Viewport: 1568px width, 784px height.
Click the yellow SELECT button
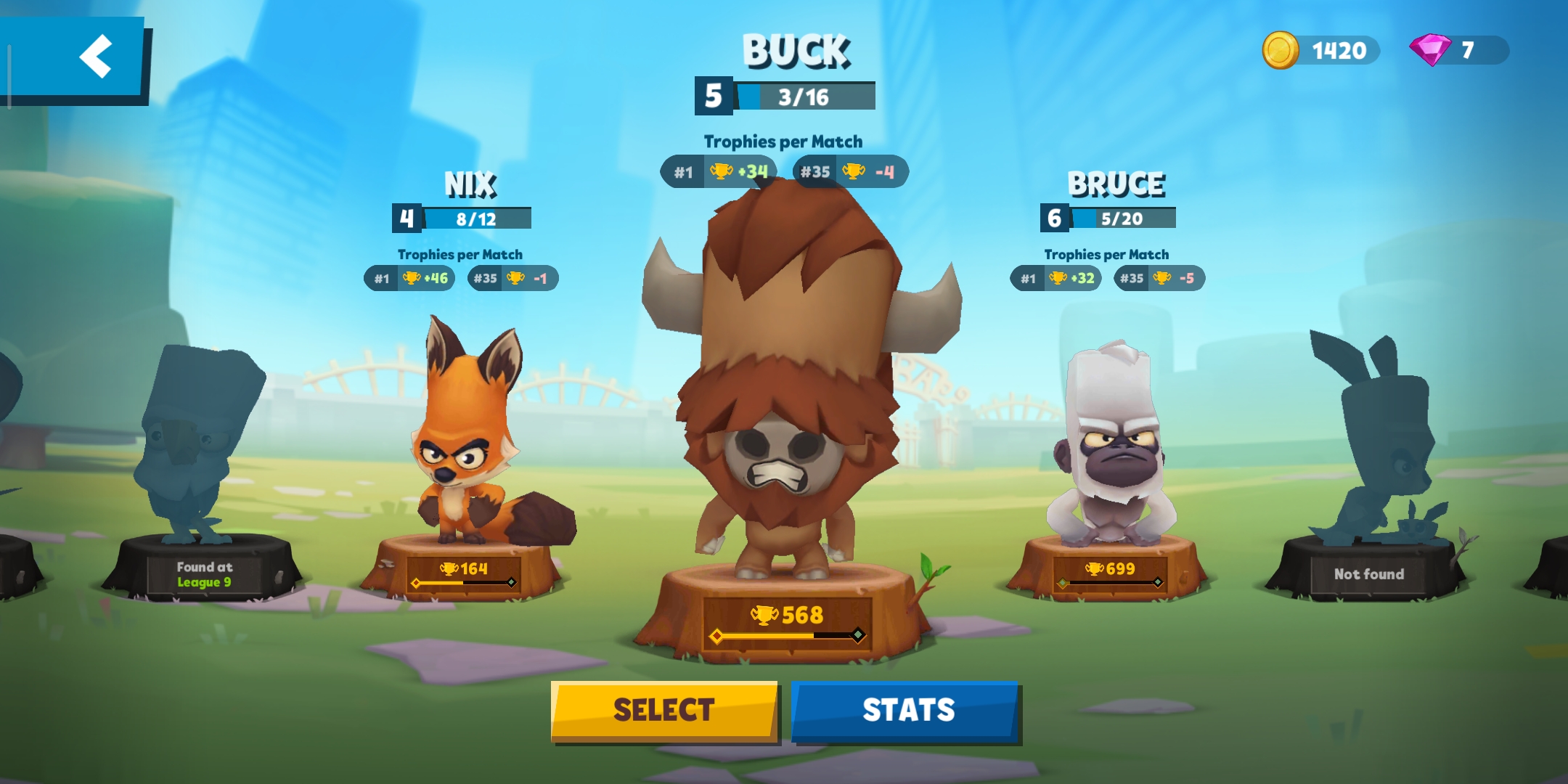[663, 710]
